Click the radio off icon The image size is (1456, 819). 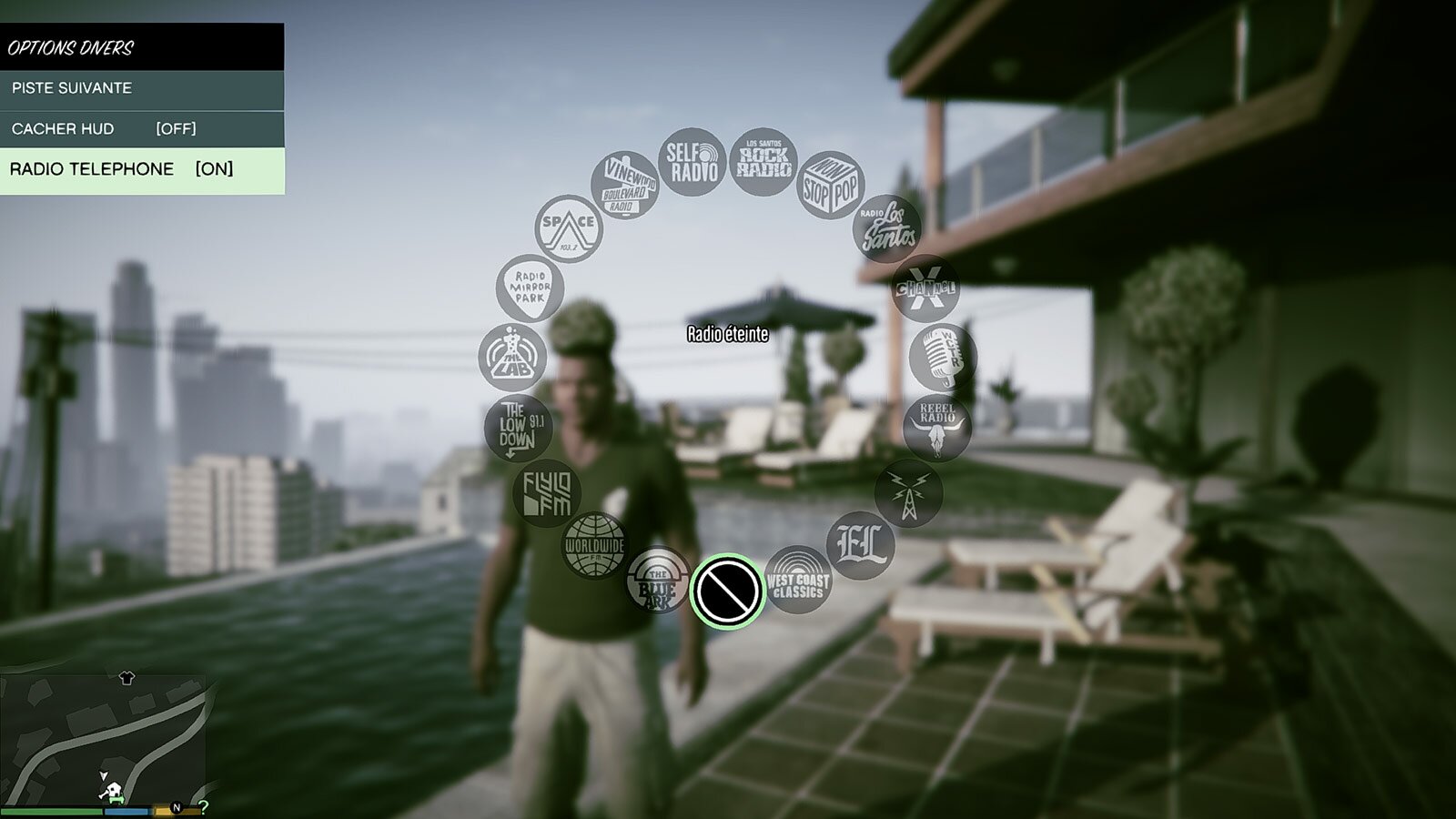727,591
